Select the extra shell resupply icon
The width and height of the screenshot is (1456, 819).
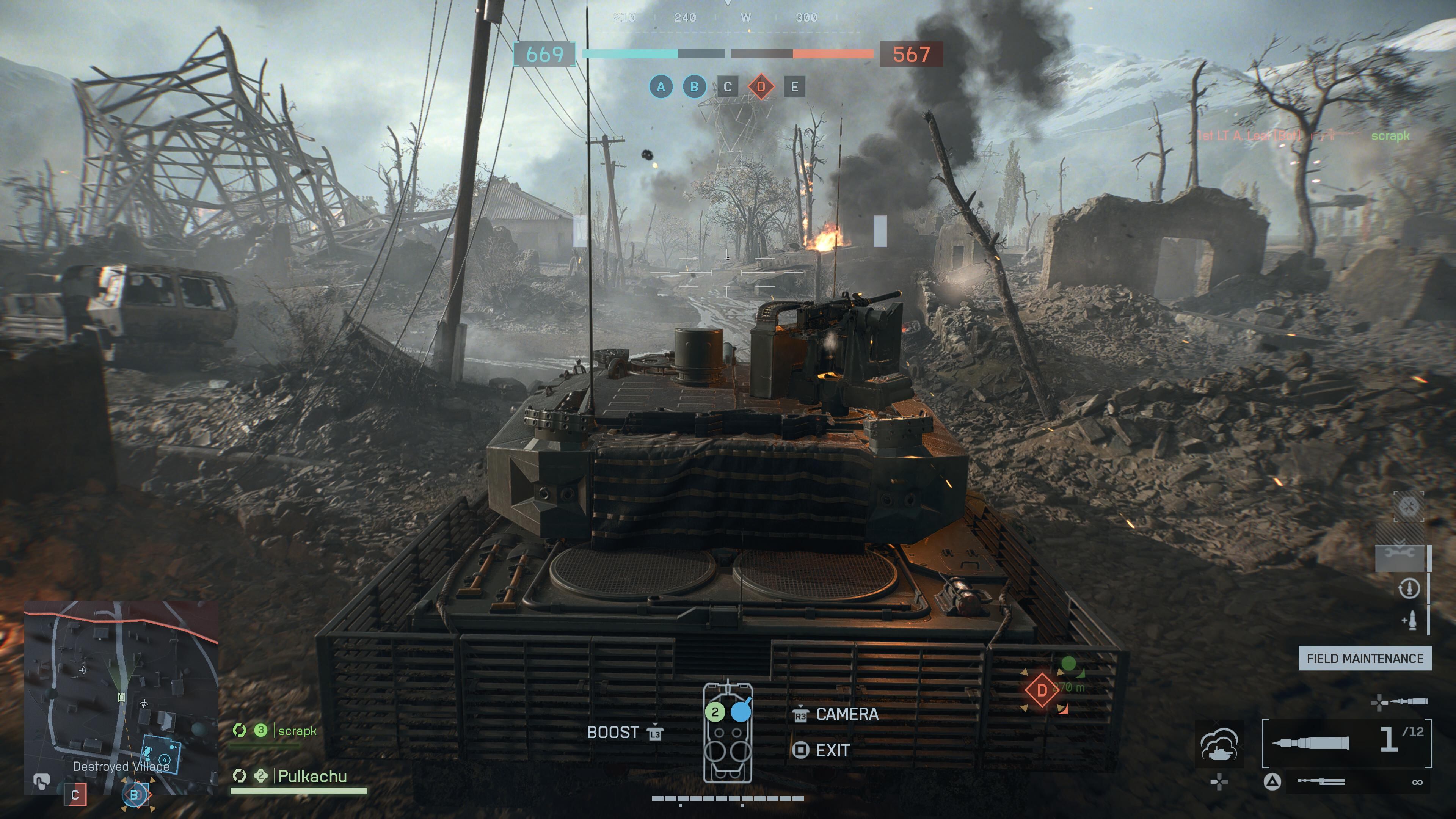[1409, 621]
